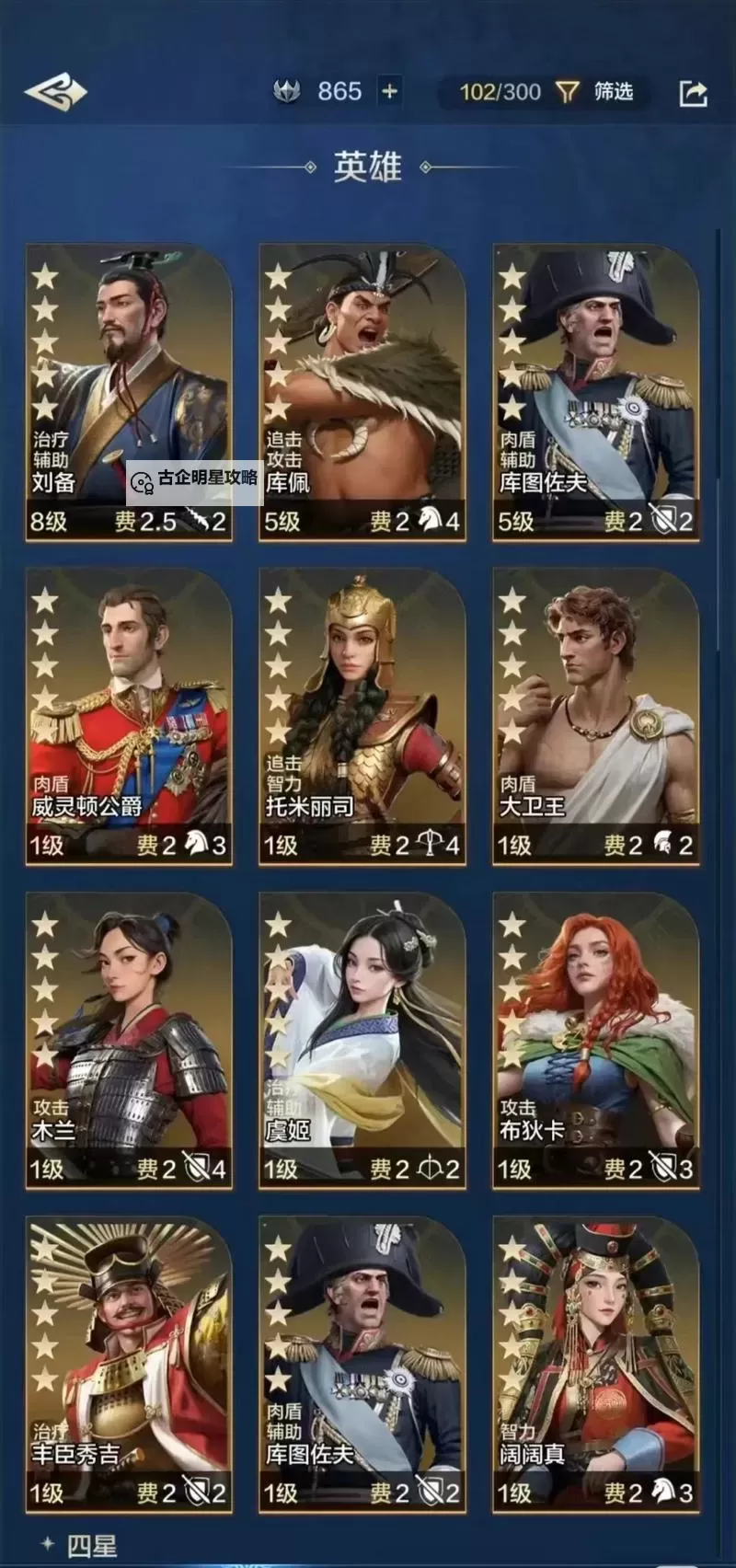Image resolution: width=736 pixels, height=1568 pixels.
Task: Open the level 5 库图佐夫 hero card
Action: 596,391
